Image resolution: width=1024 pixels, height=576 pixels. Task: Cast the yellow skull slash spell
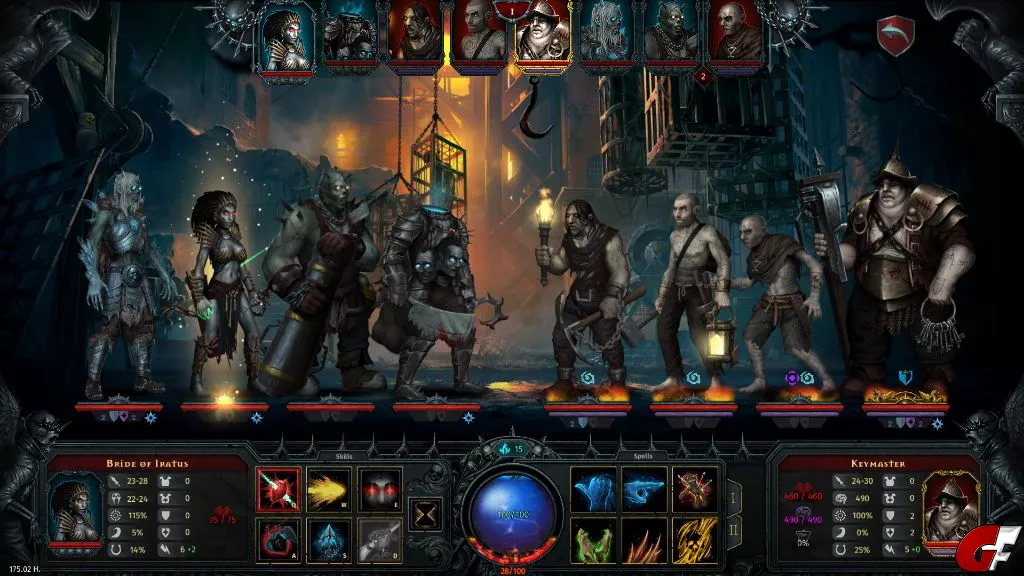click(694, 540)
